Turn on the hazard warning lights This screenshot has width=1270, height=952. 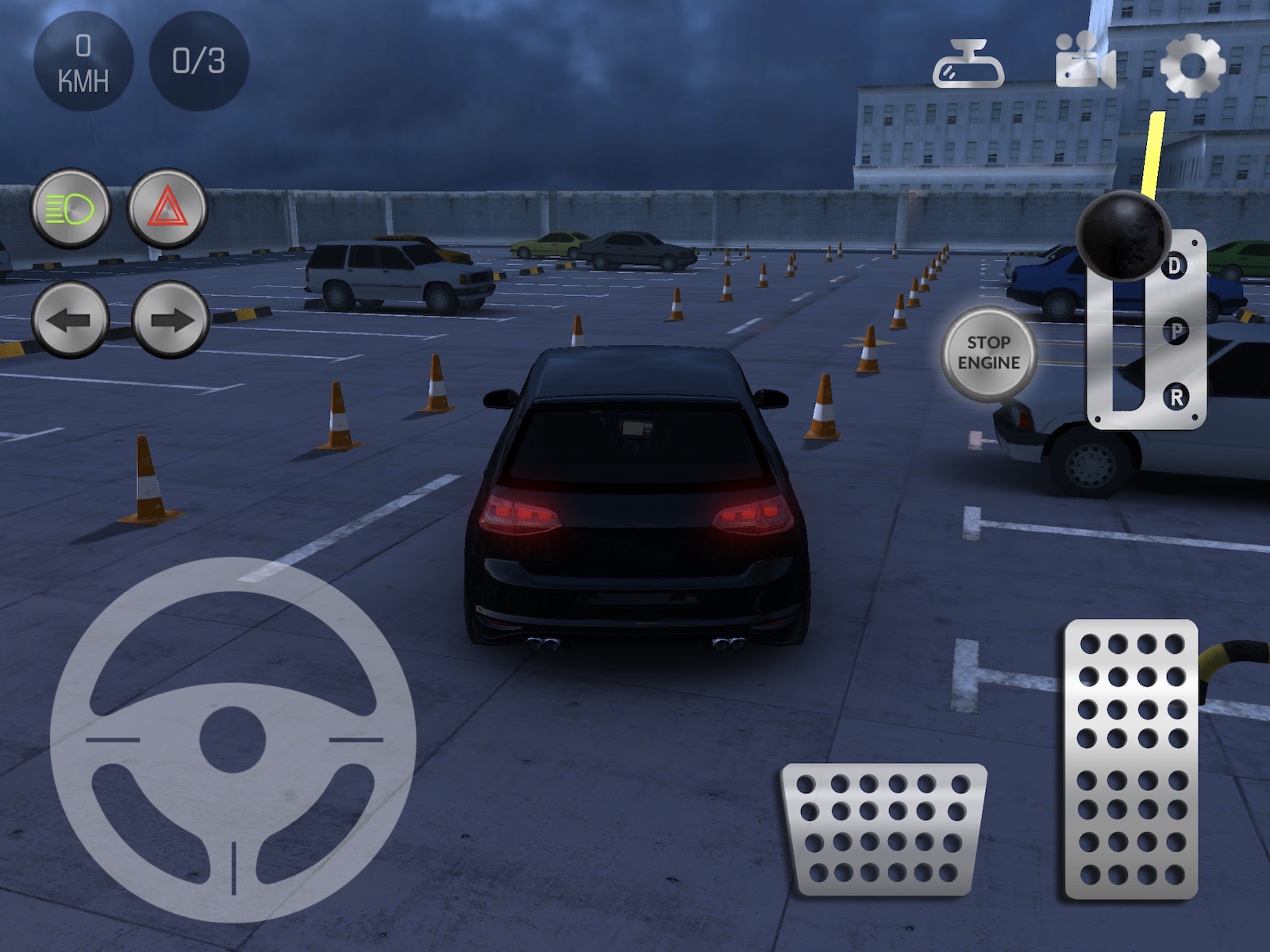click(x=167, y=209)
